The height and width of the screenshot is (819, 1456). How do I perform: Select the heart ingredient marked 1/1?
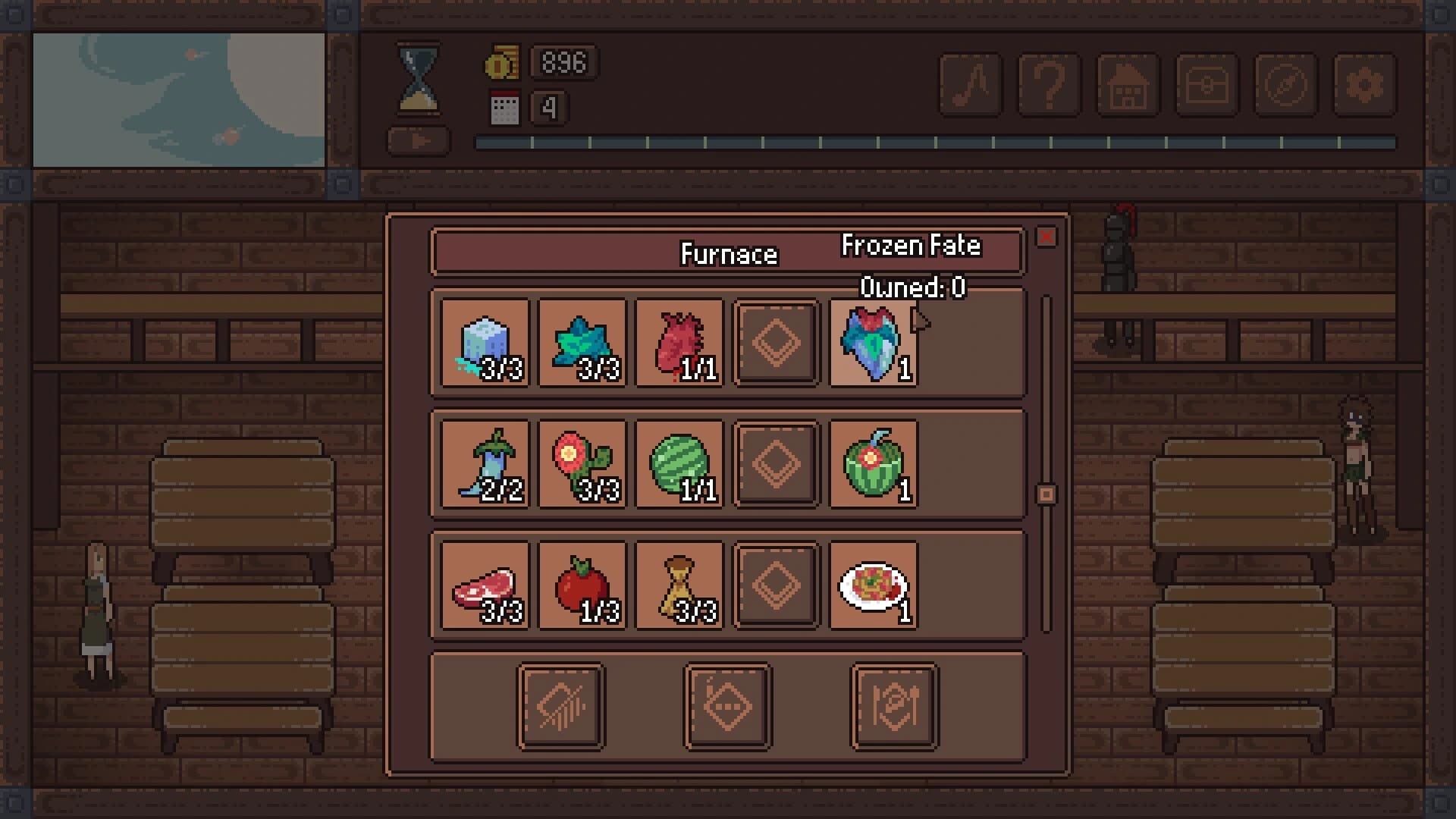click(x=679, y=344)
